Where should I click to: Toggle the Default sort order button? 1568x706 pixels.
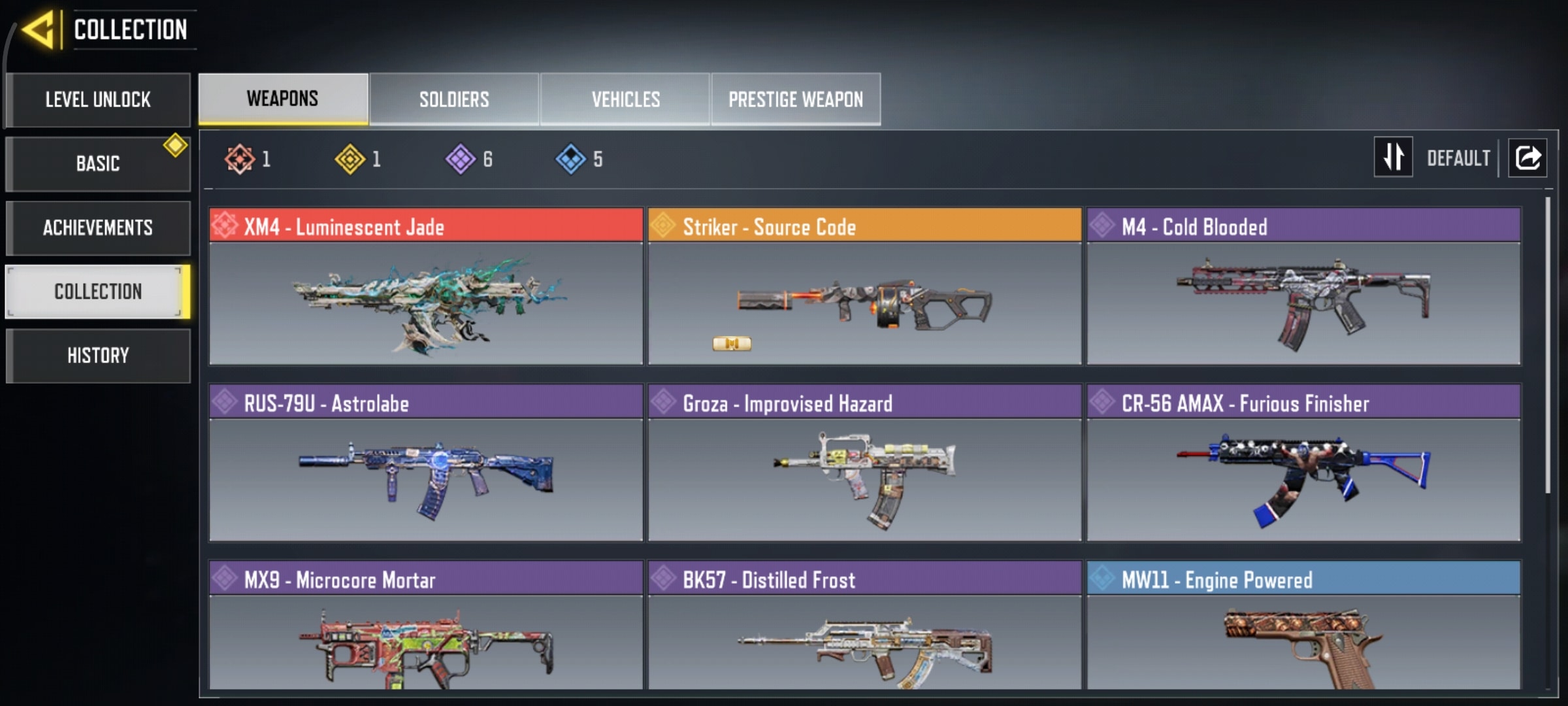1394,158
